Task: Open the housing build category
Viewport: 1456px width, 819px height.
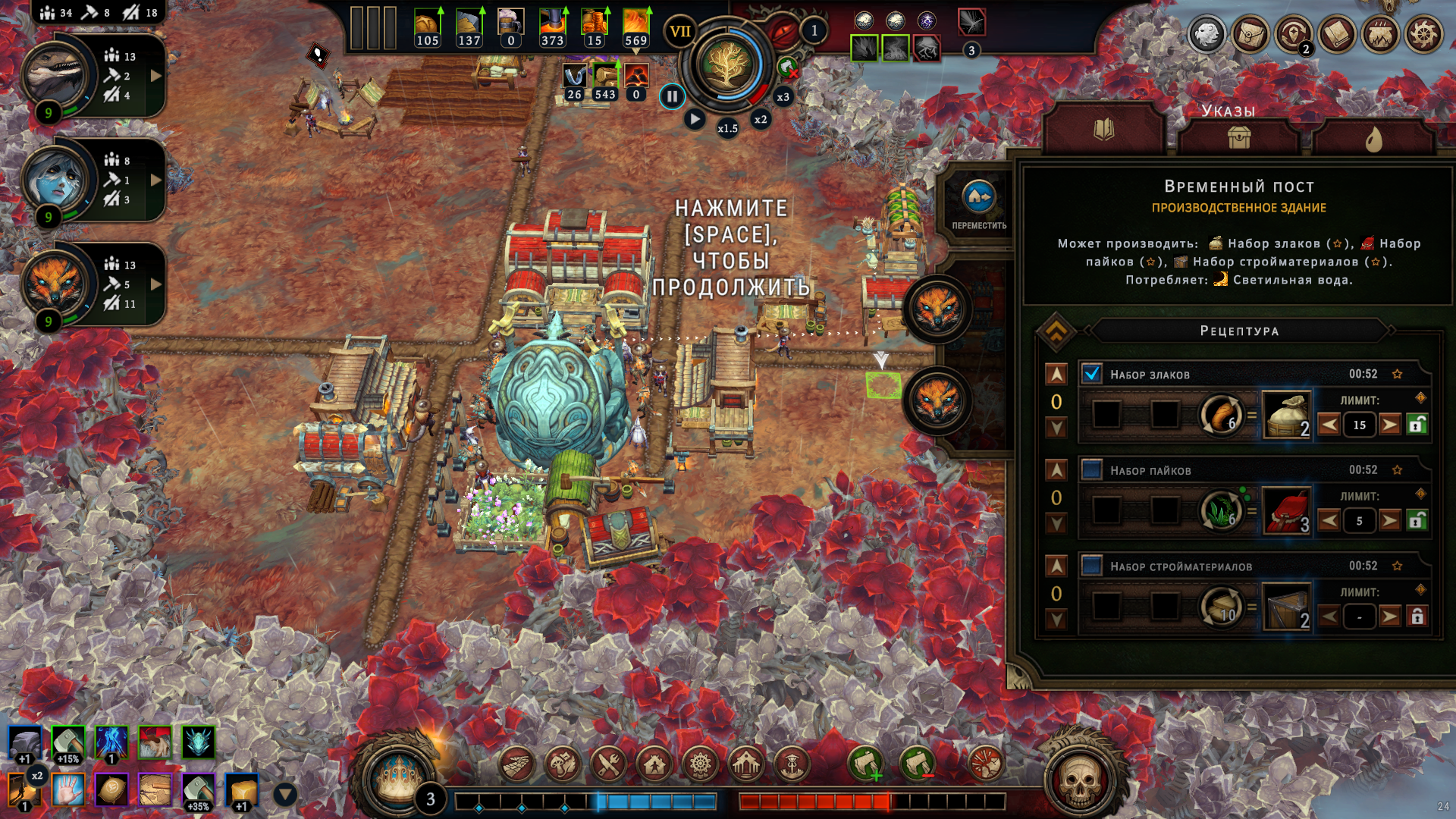Action: coord(654,764)
